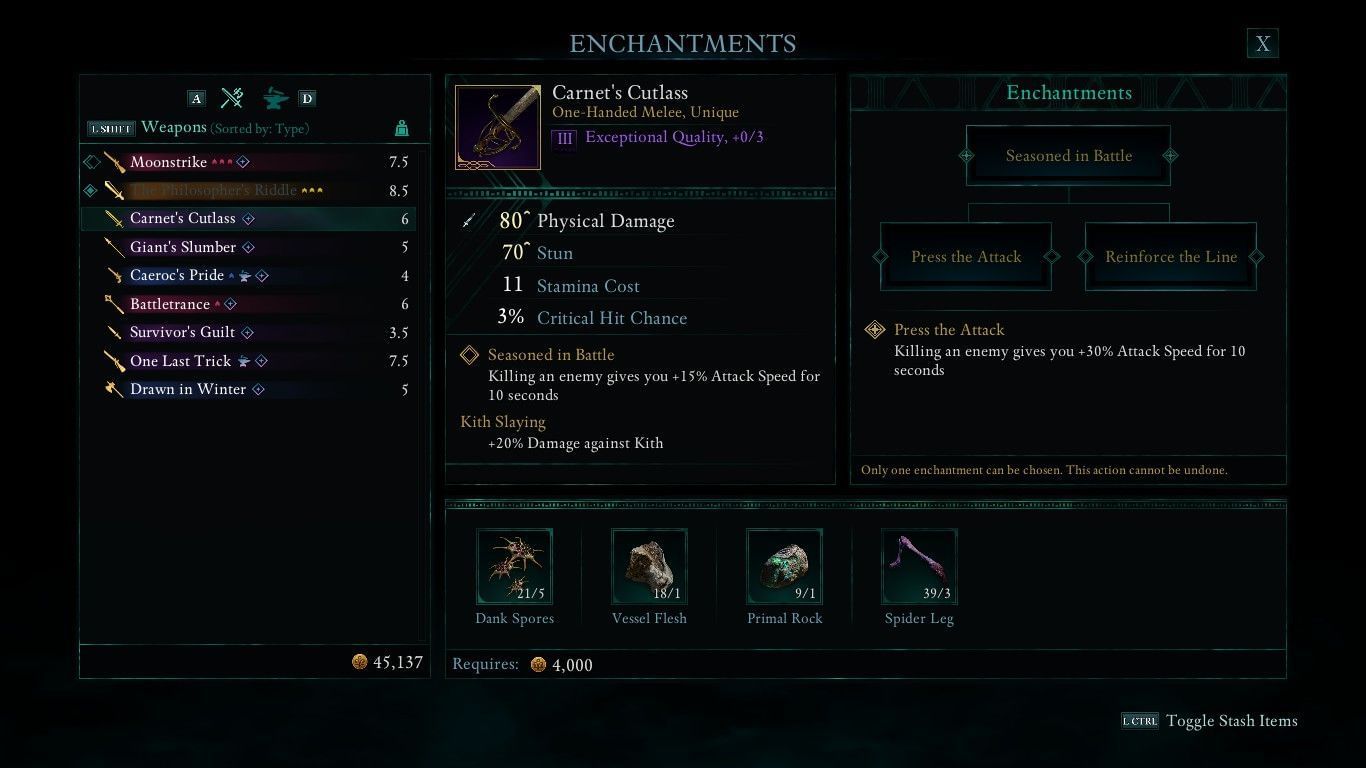This screenshot has height=768, width=1366.
Task: Click the Enchantments panel header
Action: click(1068, 92)
